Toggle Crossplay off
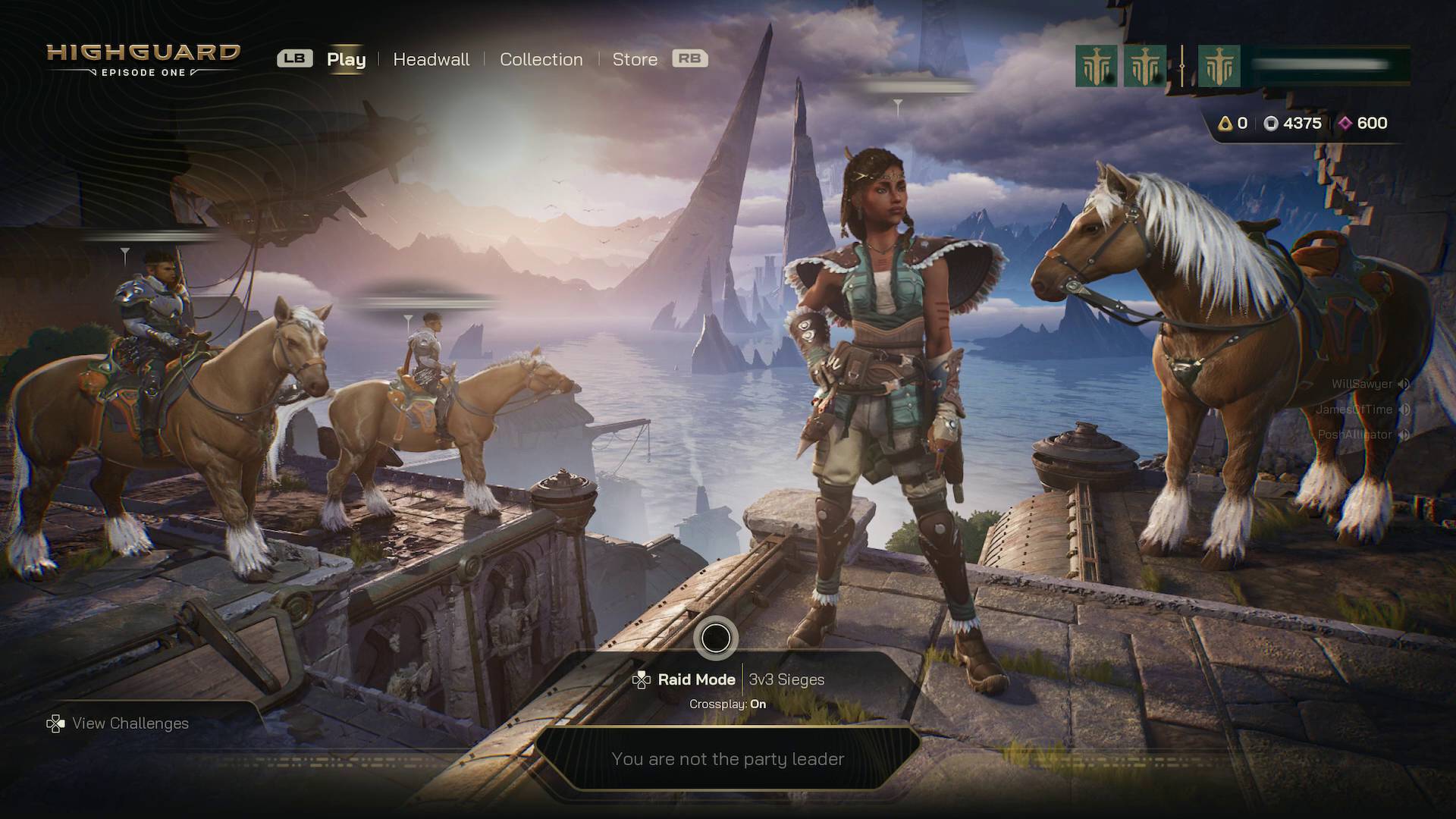Screen dimensions: 1456x819 (728, 704)
